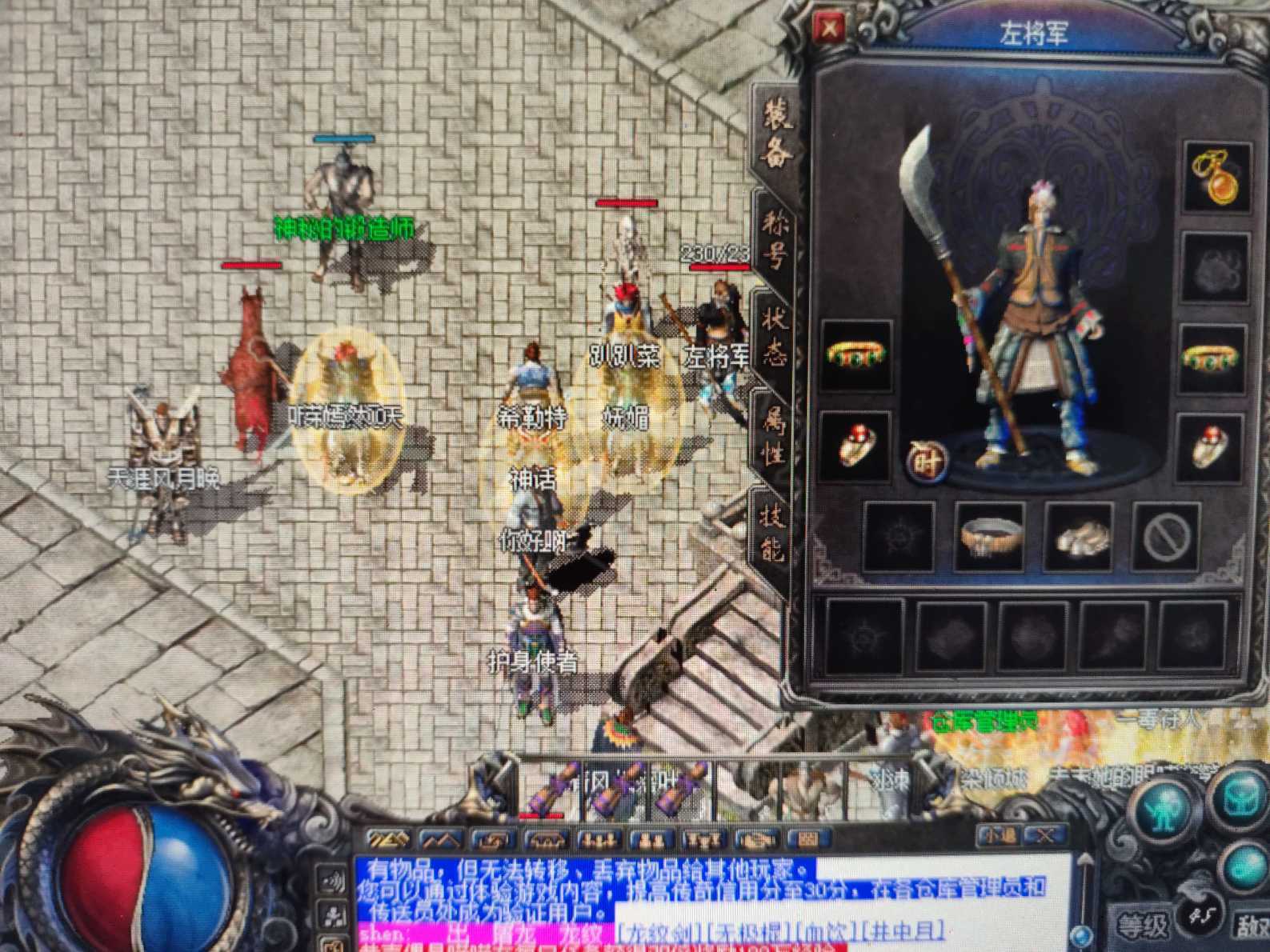Click the 等级 level button
This screenshot has height=952, width=1270.
[x=1141, y=926]
